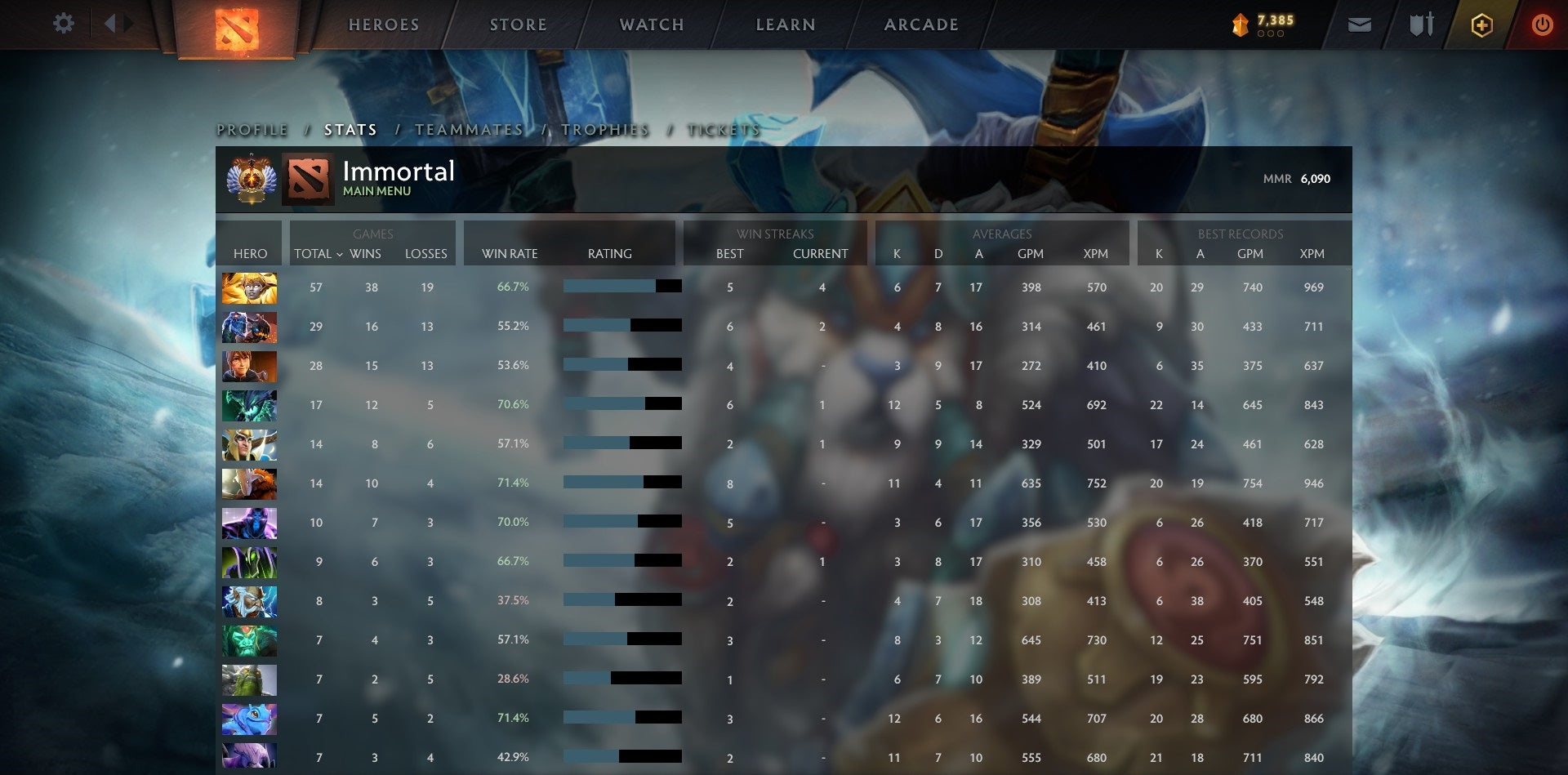Screen dimensions: 1568x775
Task: Open the notifications envelope icon
Action: [x=1360, y=24]
